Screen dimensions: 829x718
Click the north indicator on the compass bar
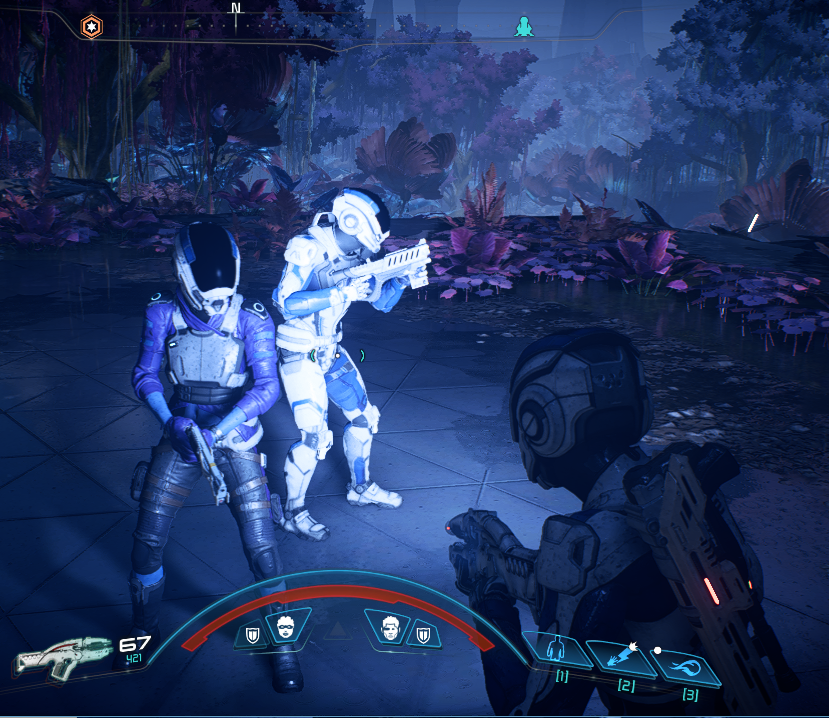tap(236, 9)
